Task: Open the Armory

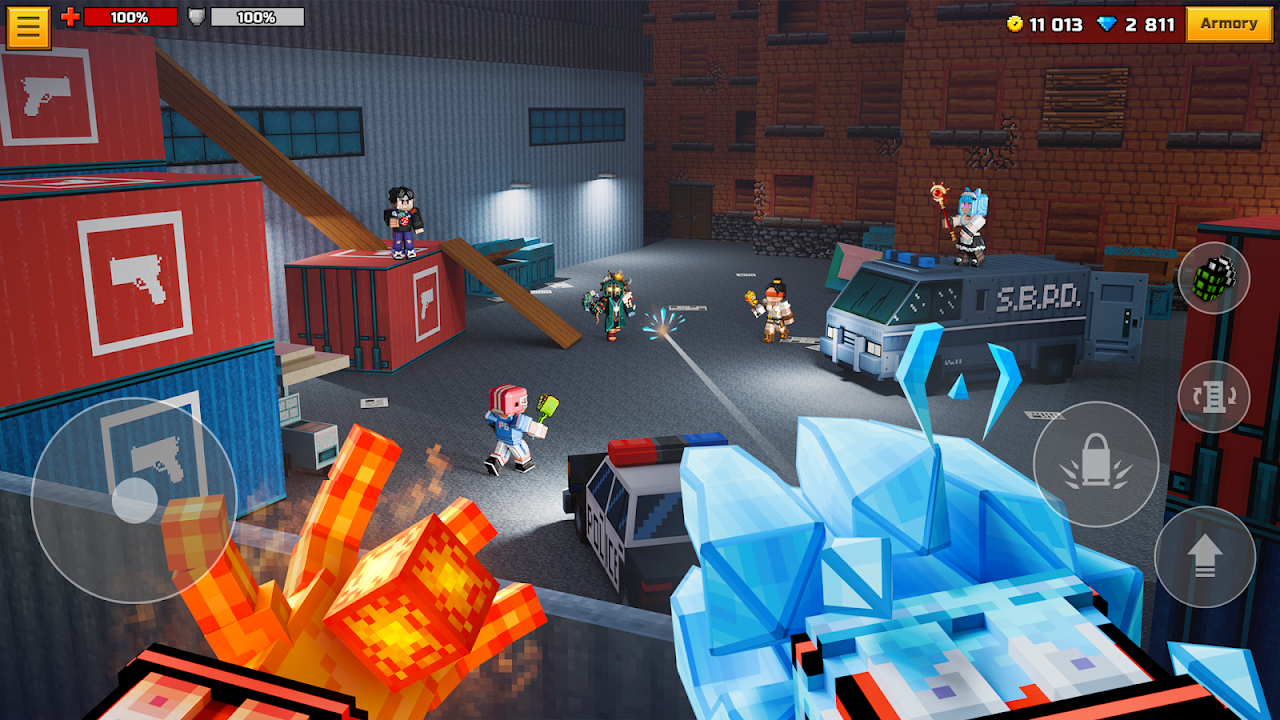Action: coord(1229,24)
